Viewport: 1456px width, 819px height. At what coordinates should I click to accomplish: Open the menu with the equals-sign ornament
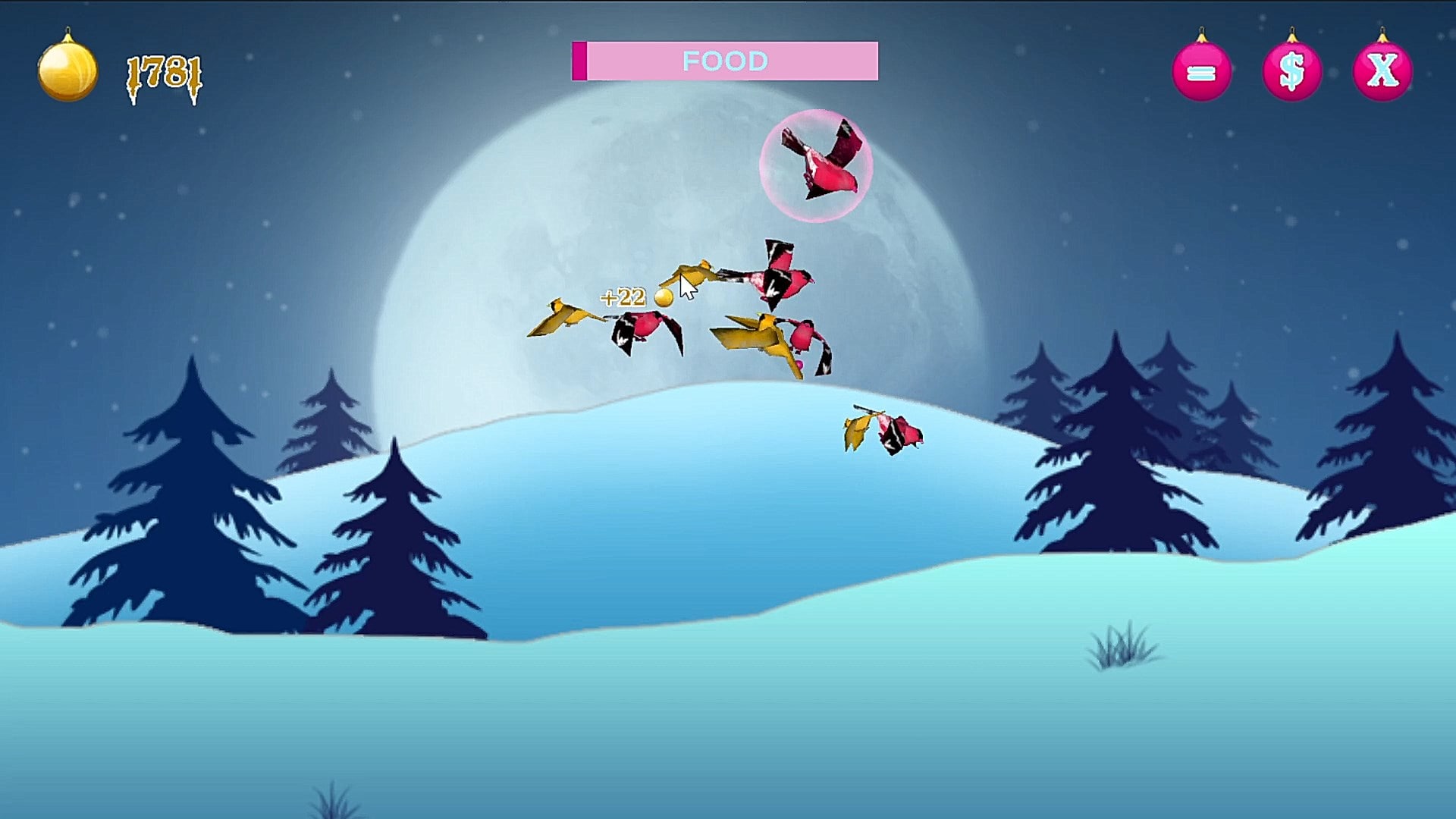[x=1201, y=72]
